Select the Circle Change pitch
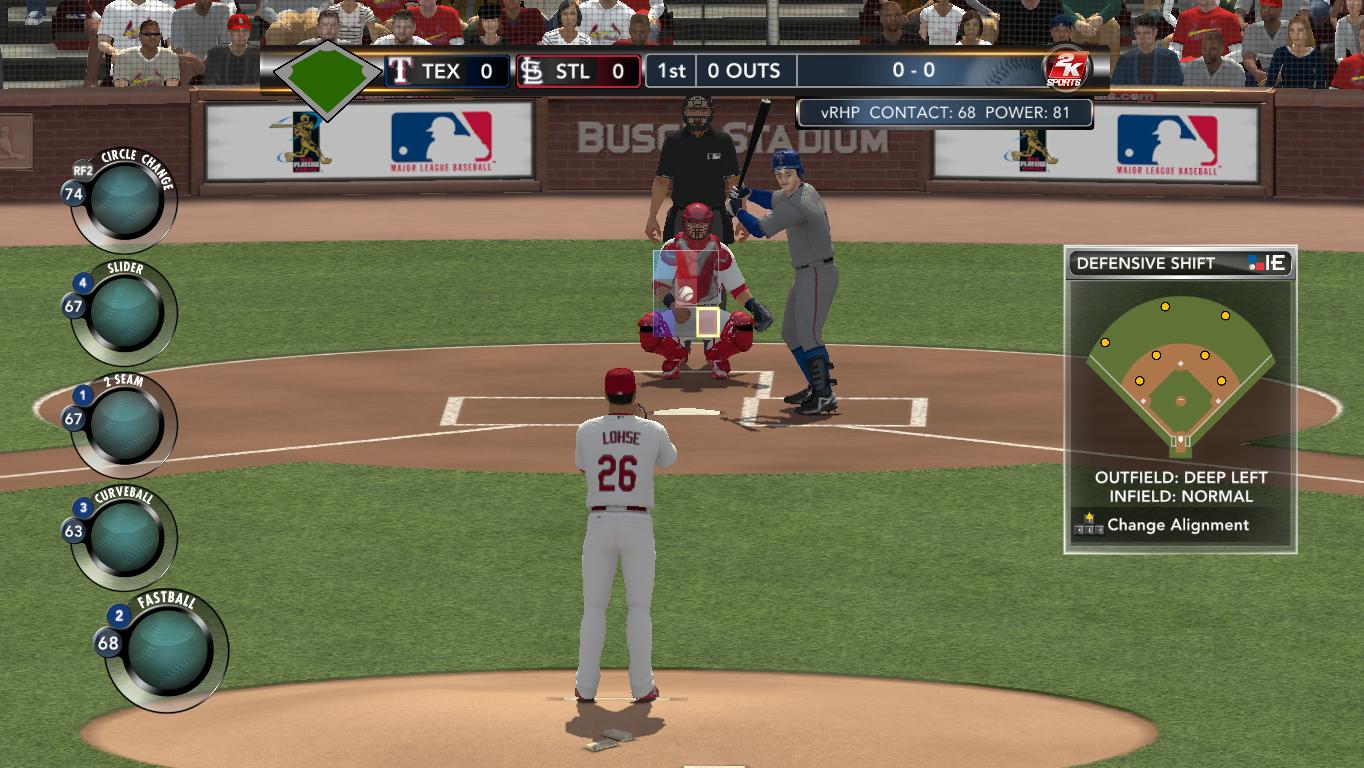 pyautogui.click(x=126, y=200)
